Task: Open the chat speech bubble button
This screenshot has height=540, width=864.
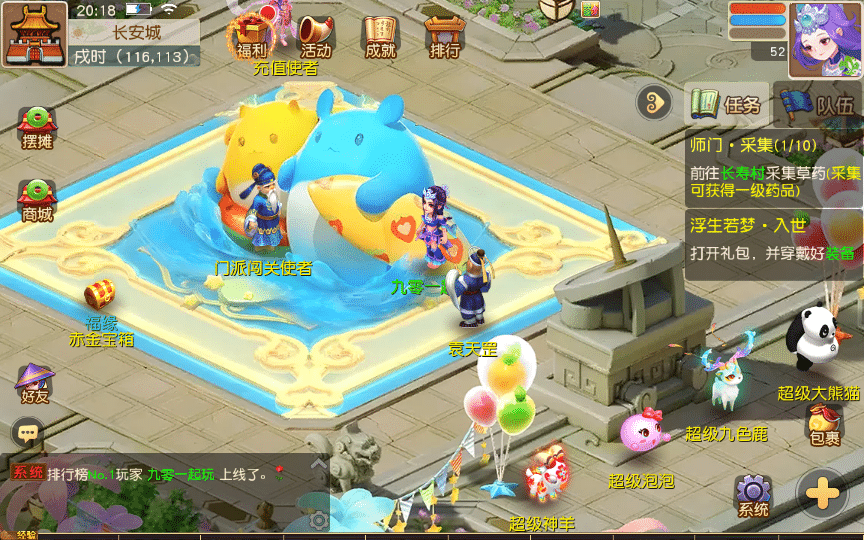Action: 27,432
